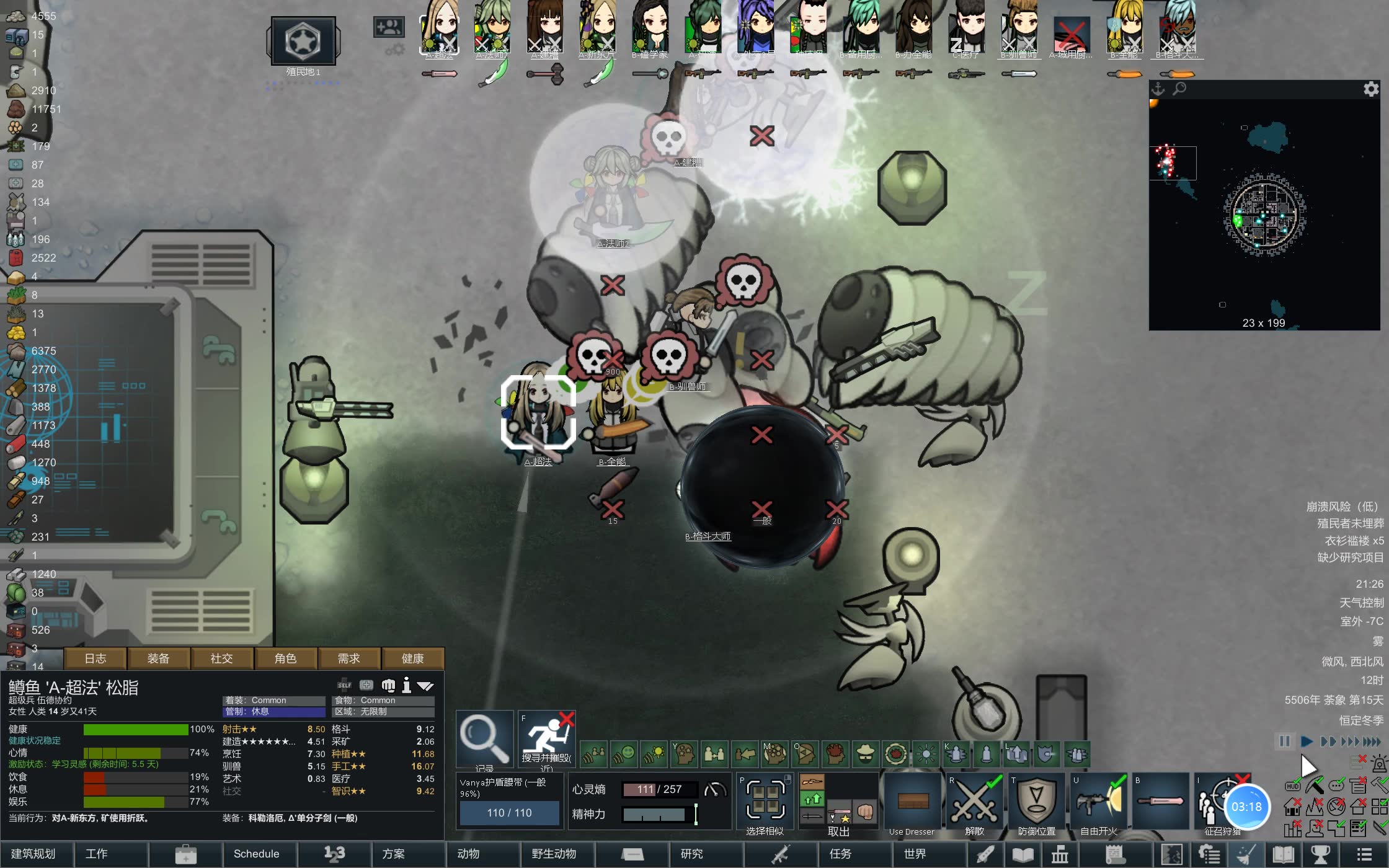This screenshot has height=868, width=1389.
Task: Open the 野生动物 wildlife list
Action: tap(554, 854)
